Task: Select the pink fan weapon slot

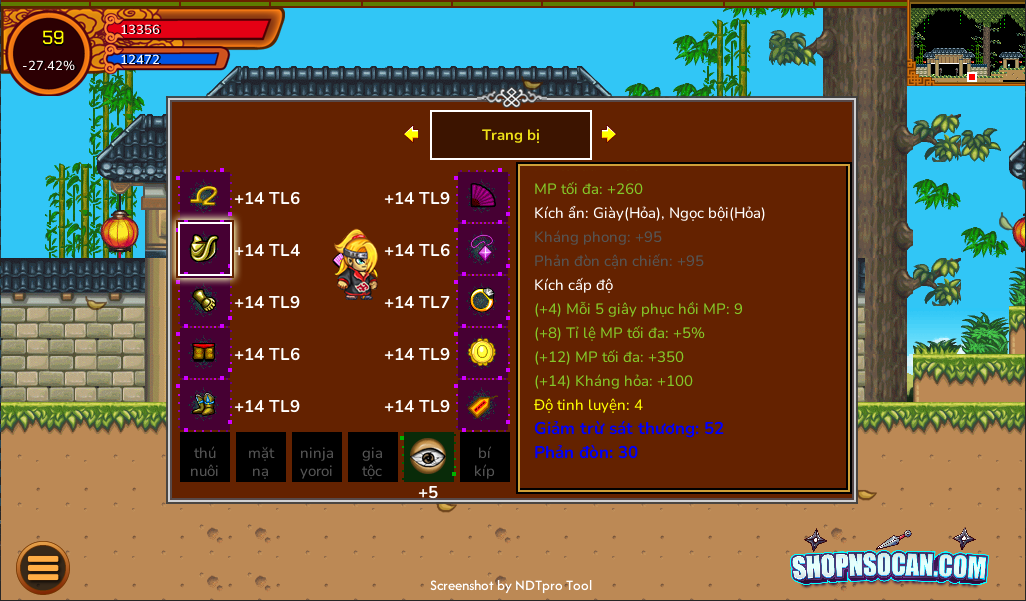Action: 483,197
